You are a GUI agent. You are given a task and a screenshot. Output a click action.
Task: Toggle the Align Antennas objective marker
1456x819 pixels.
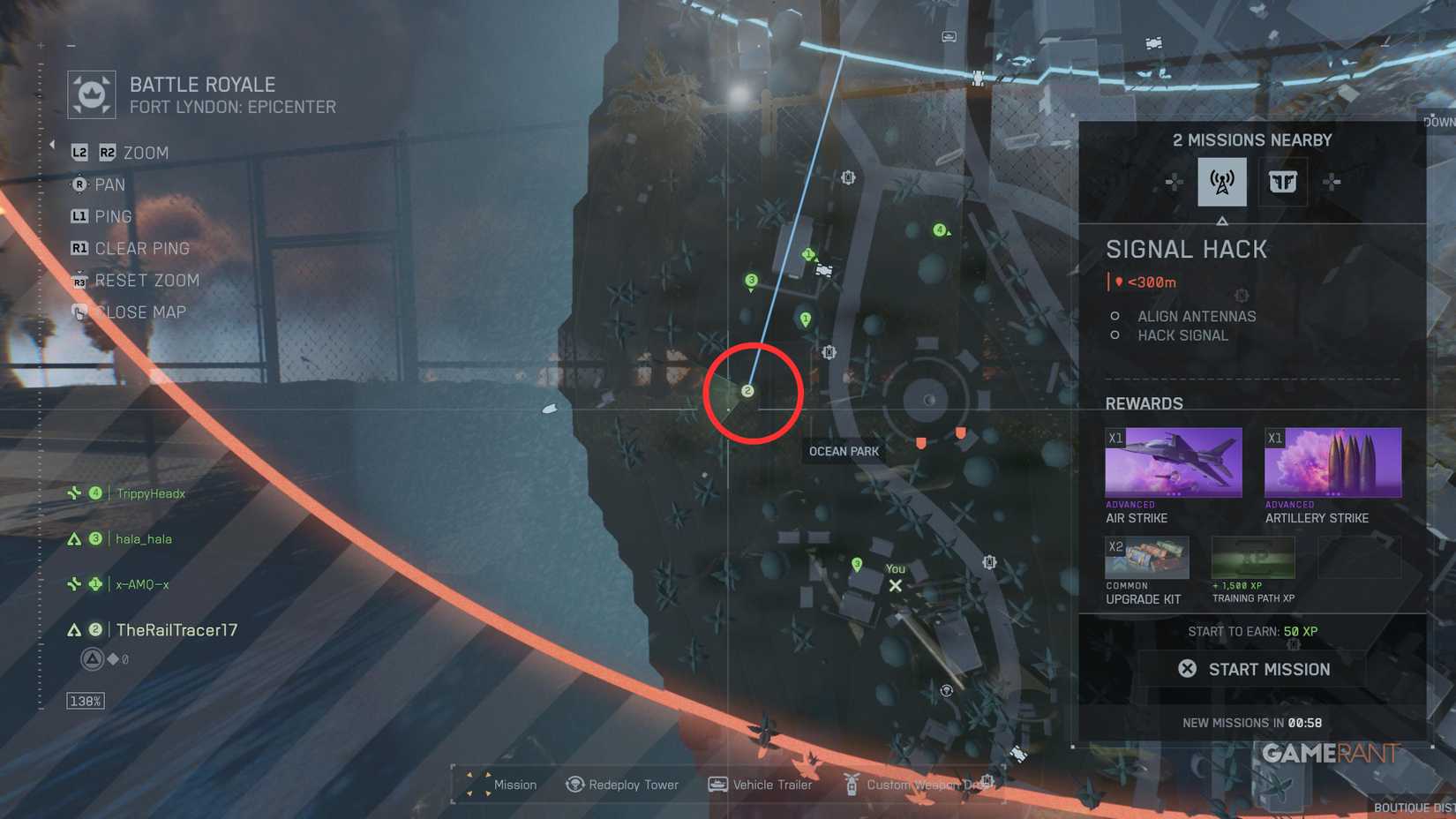click(1114, 316)
